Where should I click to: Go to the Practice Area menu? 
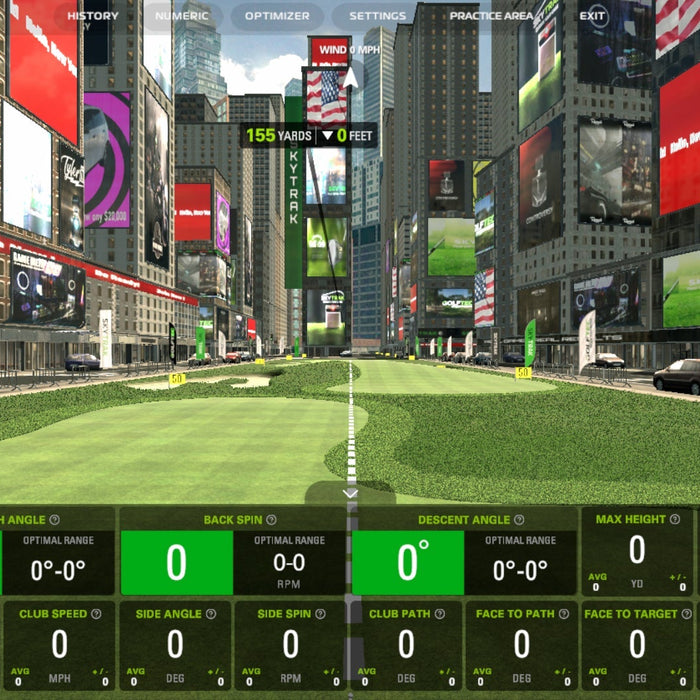[491, 16]
